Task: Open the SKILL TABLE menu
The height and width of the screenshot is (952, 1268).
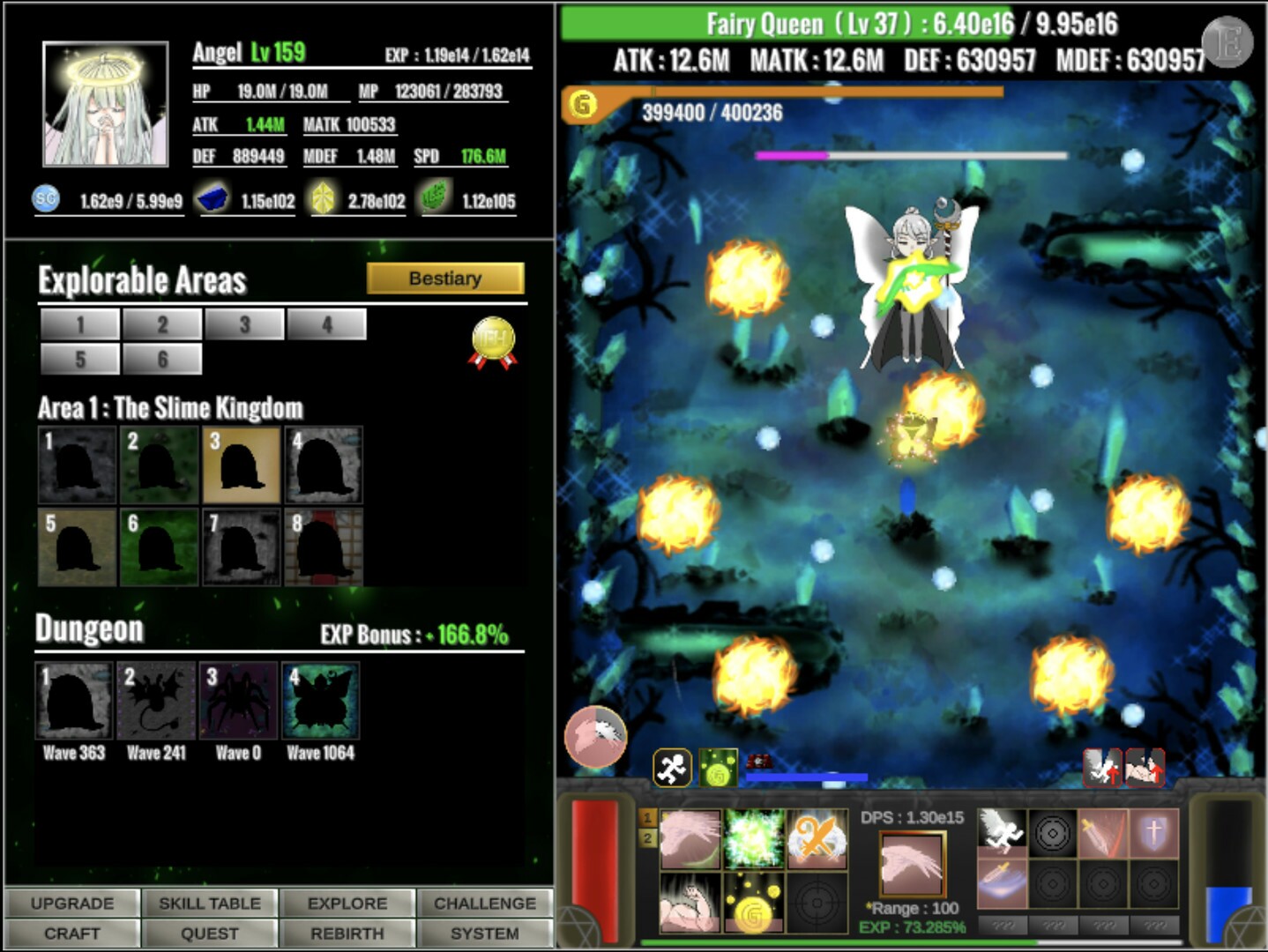Action: click(x=209, y=903)
